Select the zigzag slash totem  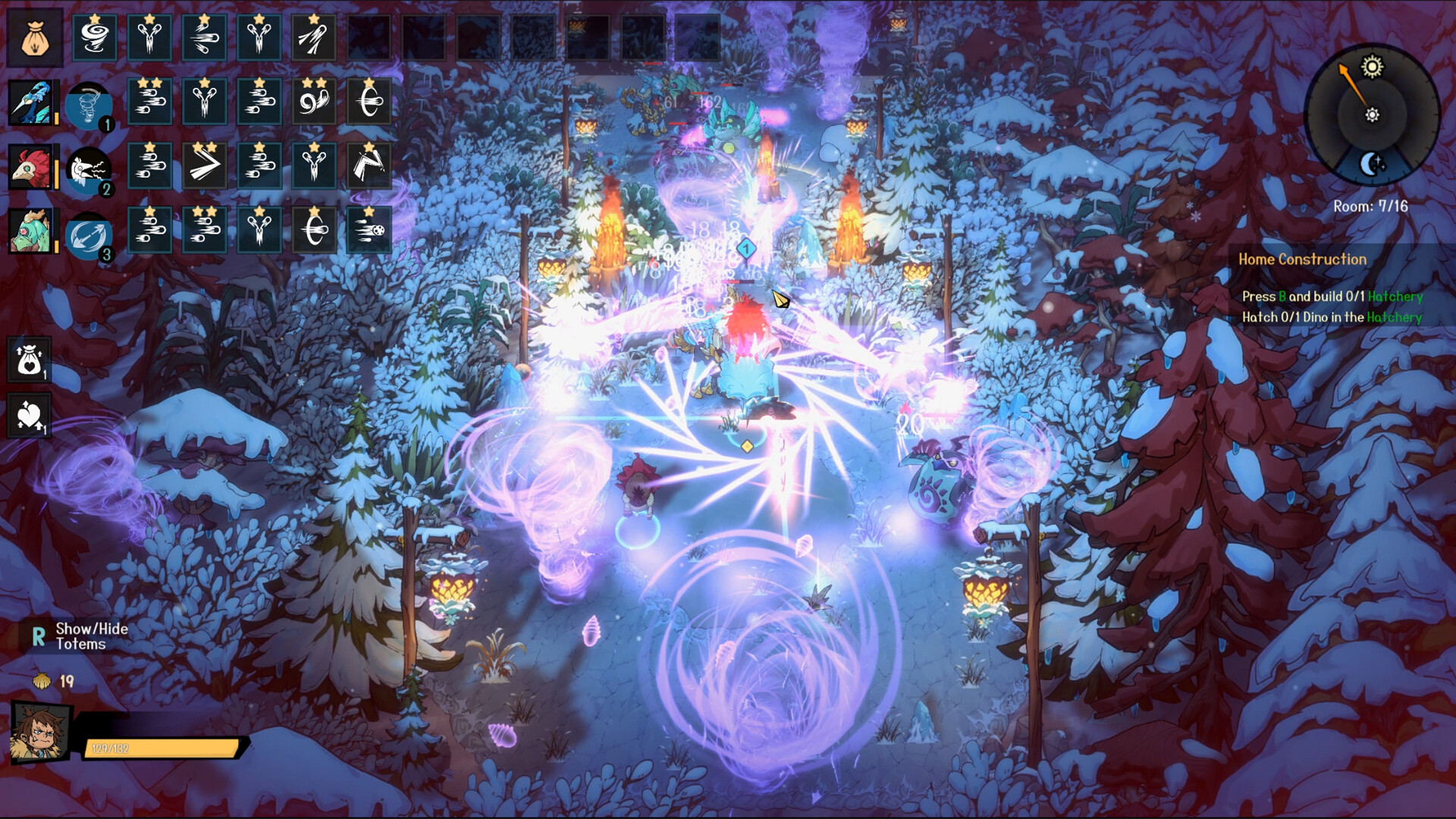(x=369, y=166)
